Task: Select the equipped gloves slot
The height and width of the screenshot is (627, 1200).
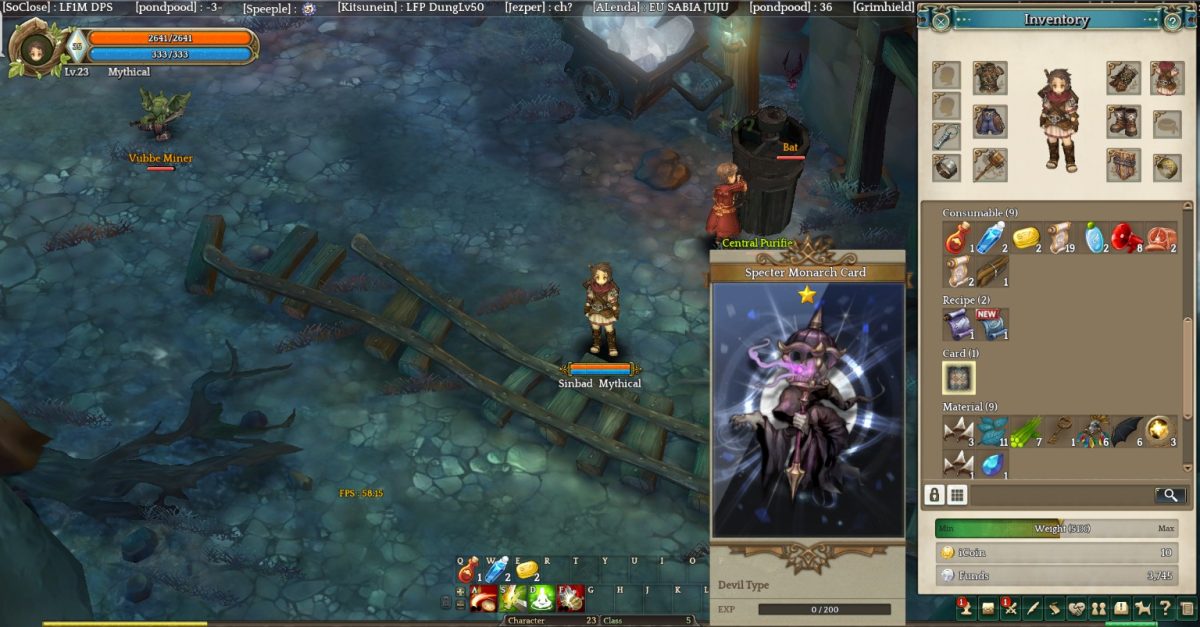Action: [x=1123, y=78]
